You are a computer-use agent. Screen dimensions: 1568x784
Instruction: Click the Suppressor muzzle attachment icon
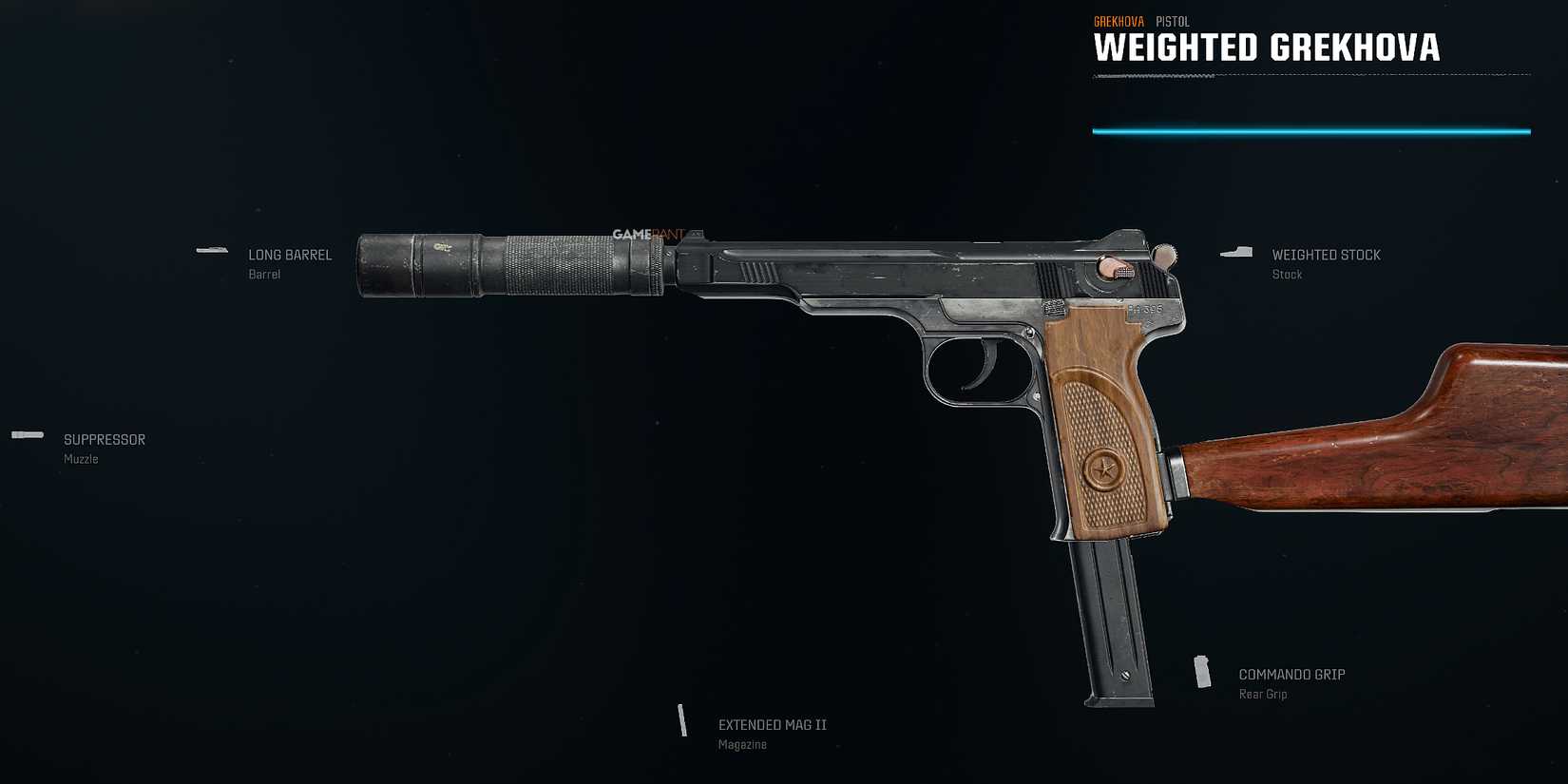(x=28, y=434)
